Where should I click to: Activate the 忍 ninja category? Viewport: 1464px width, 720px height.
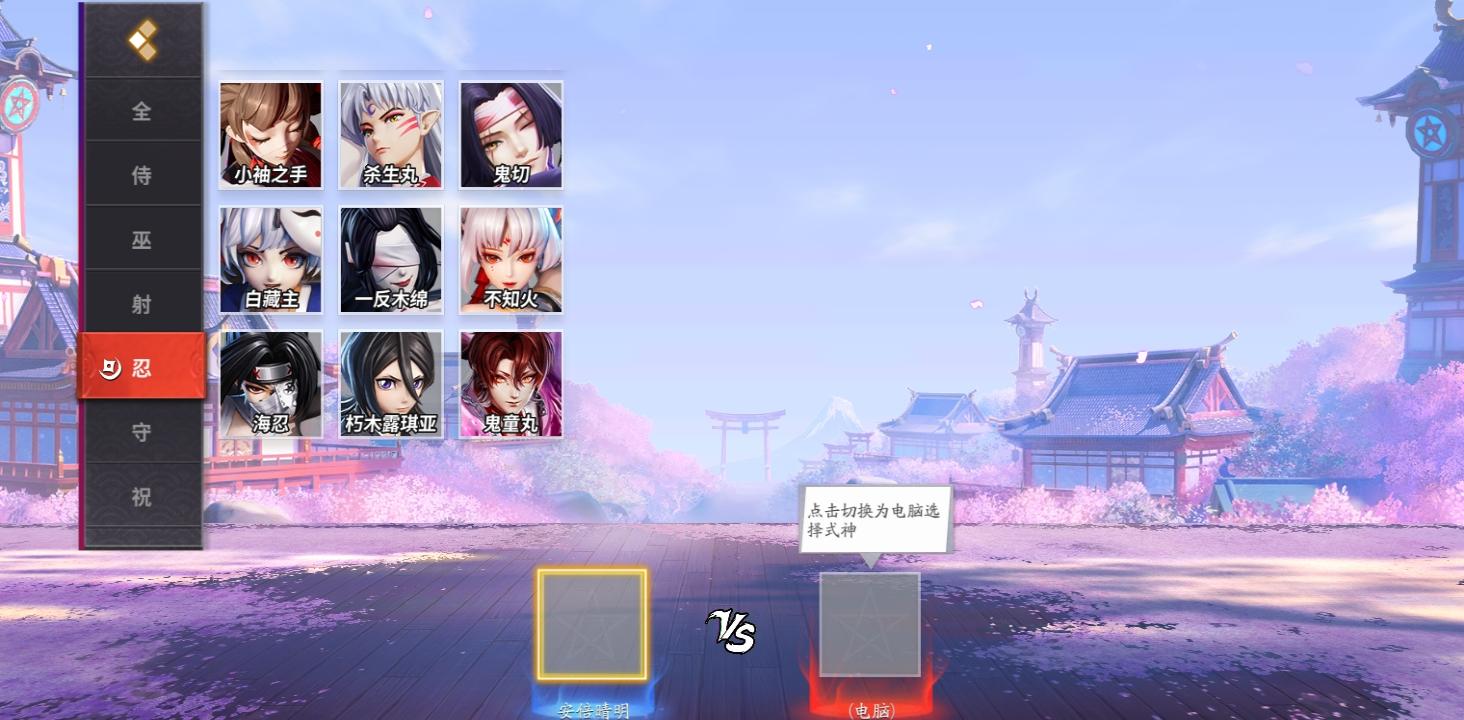point(143,367)
